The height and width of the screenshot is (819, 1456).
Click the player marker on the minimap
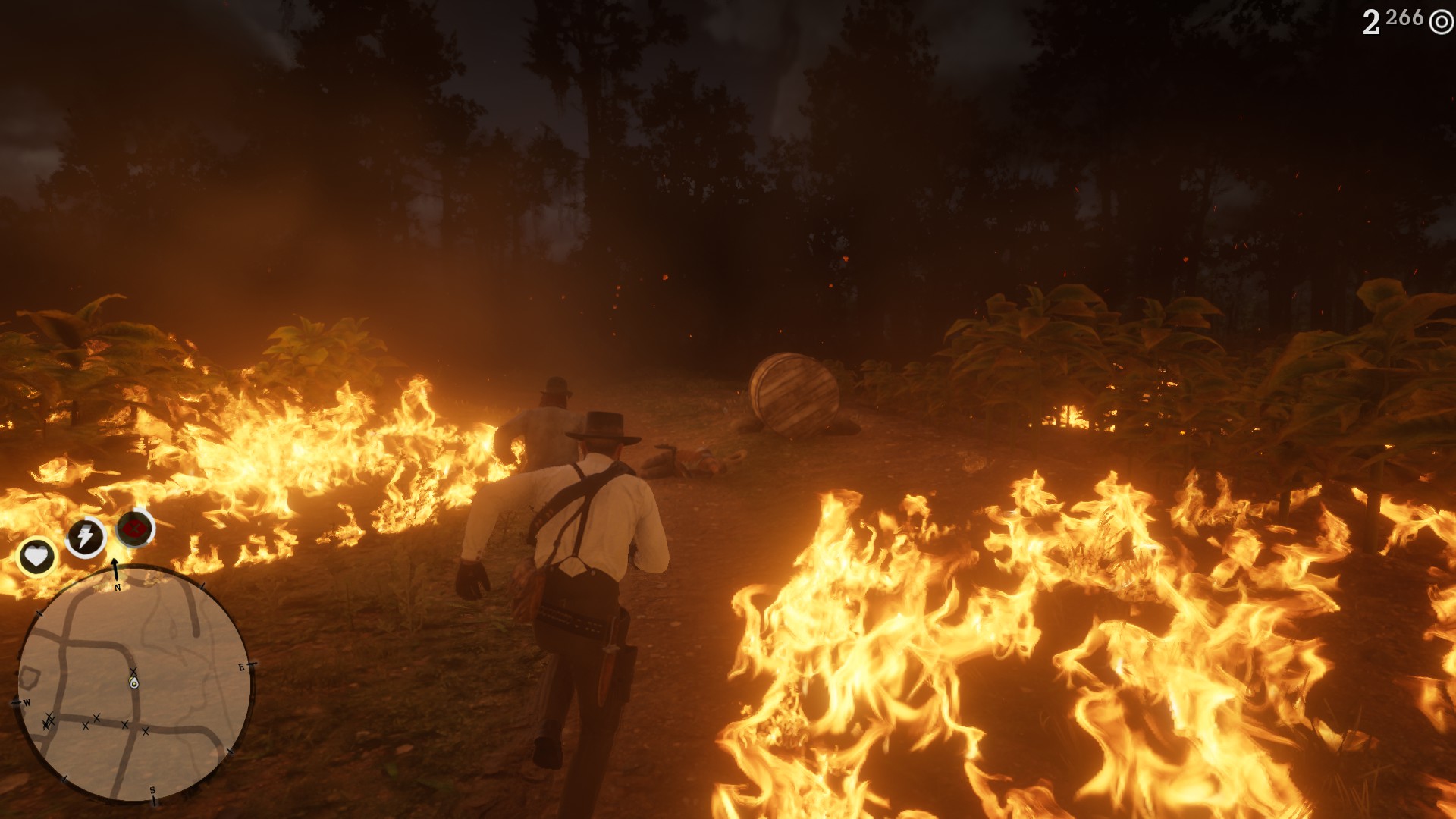134,683
